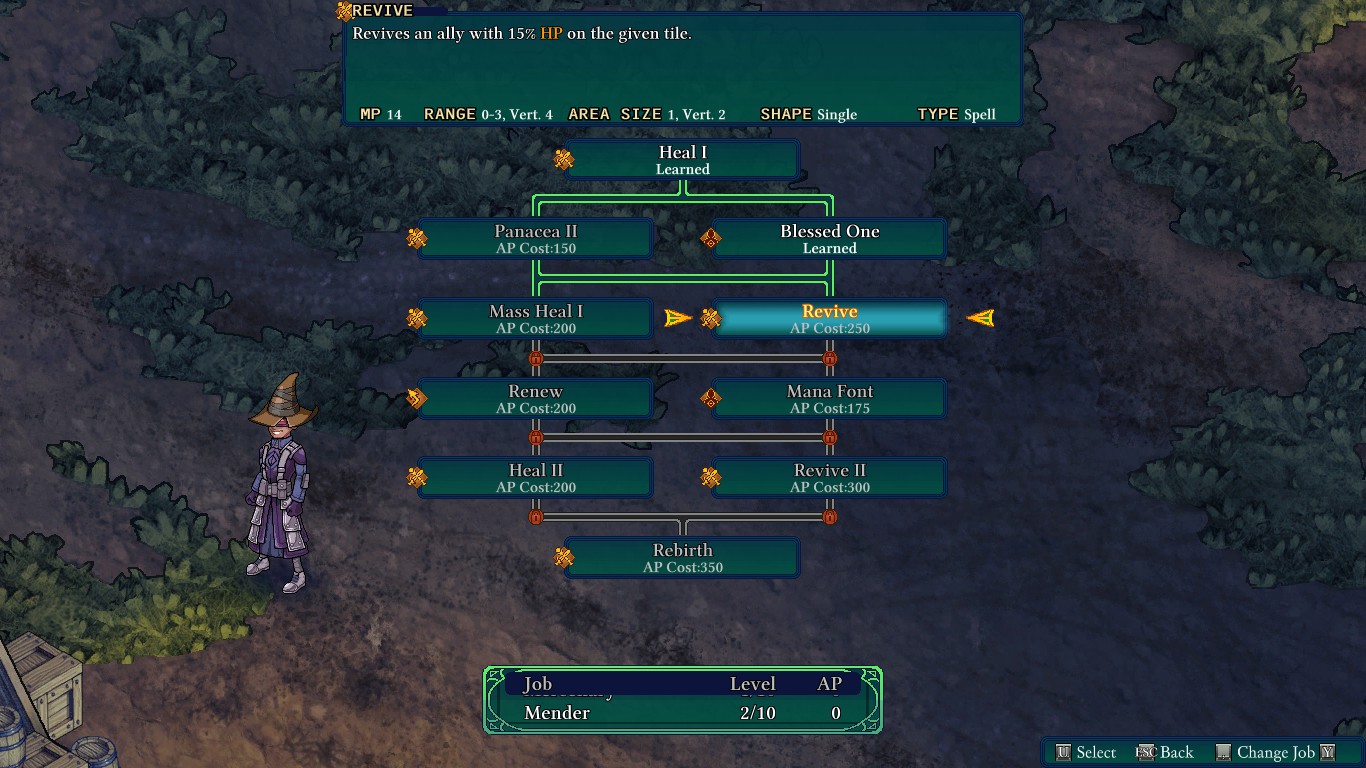
Task: Pick the Mass Heal I skill
Action: (x=535, y=319)
